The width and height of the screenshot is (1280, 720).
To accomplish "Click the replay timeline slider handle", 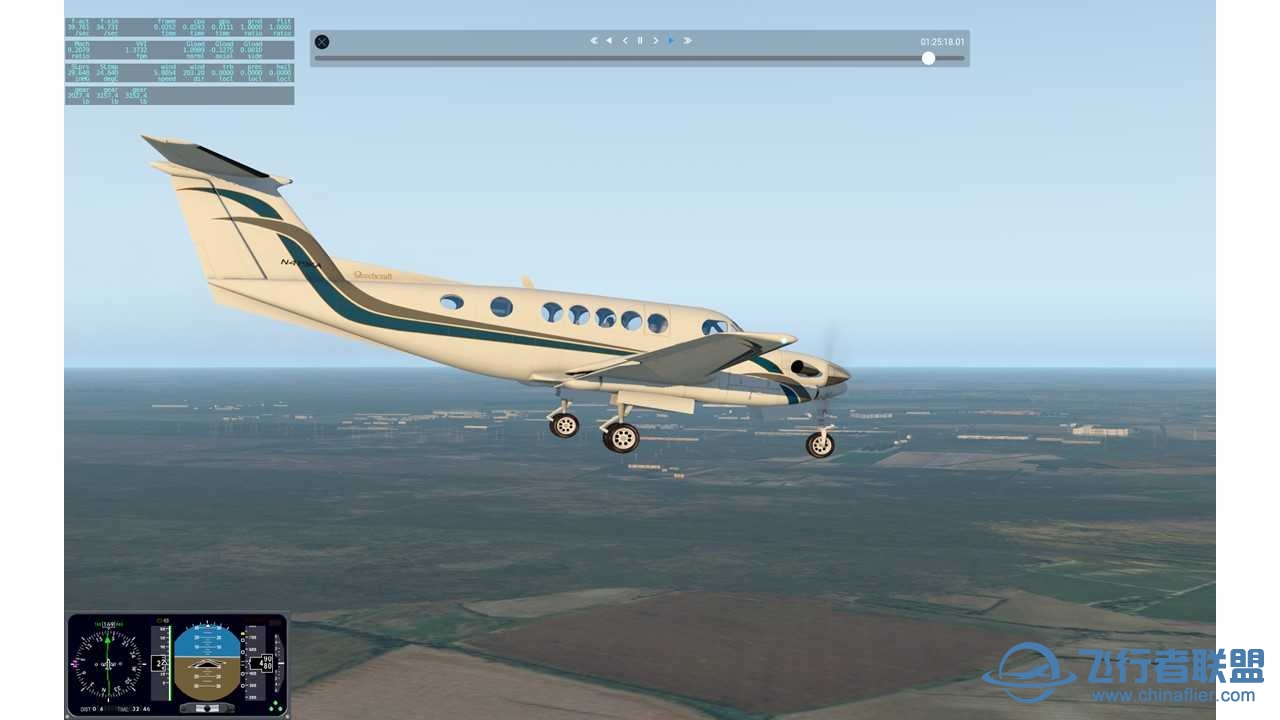I will pos(929,58).
